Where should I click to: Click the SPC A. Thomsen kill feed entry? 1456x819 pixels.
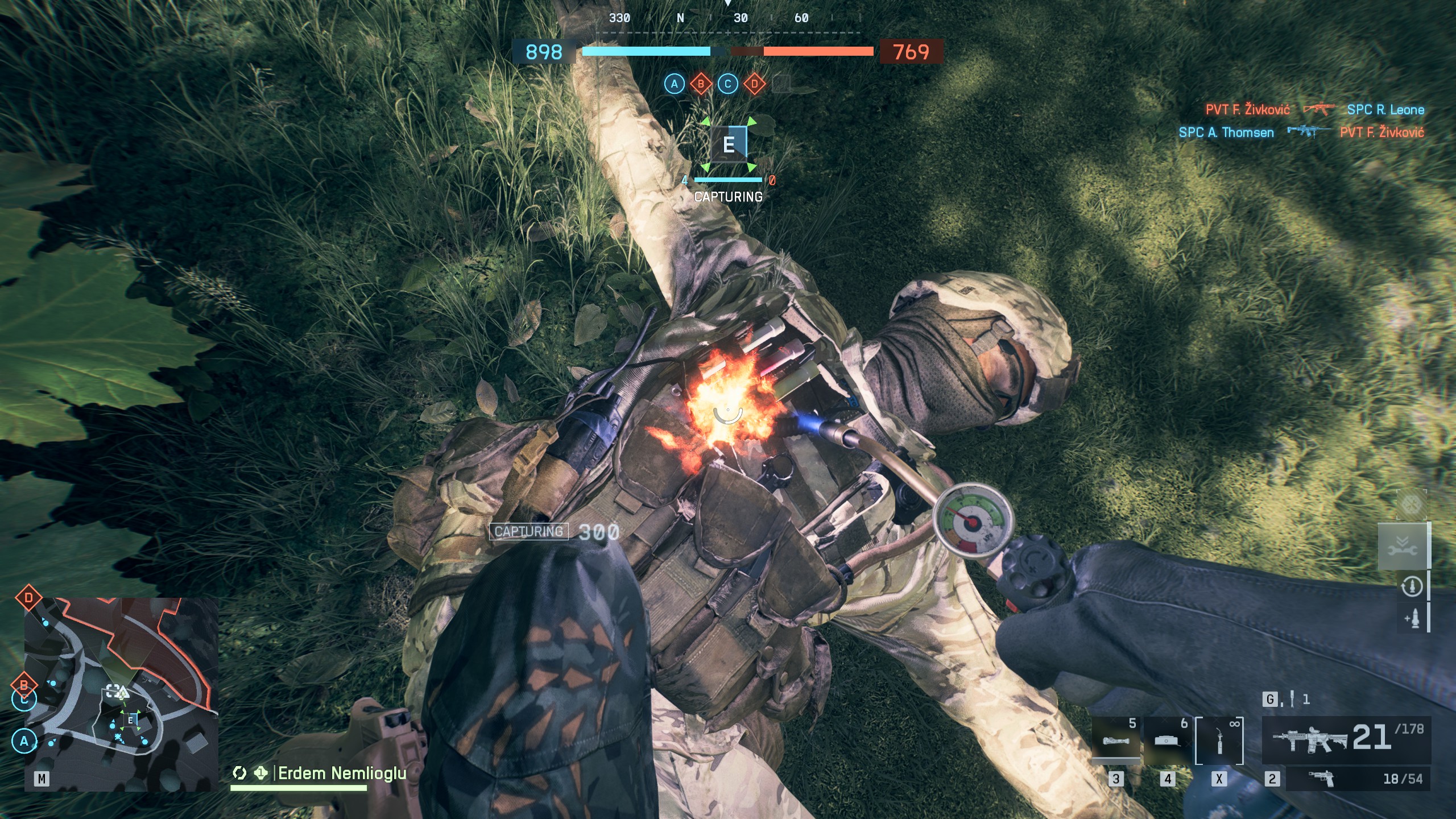click(x=1226, y=133)
